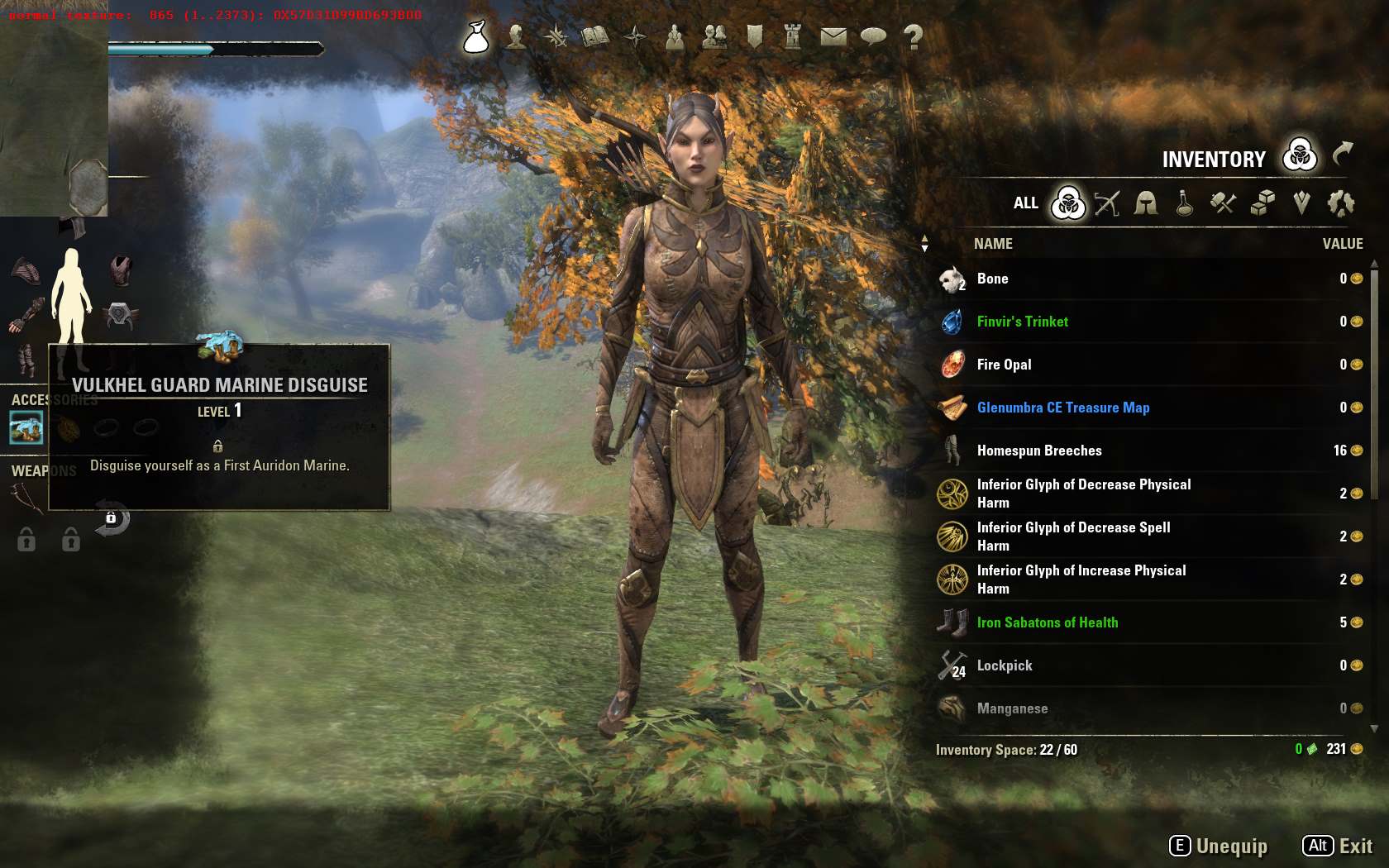This screenshot has height=868, width=1389.
Task: Click the curved arrow beside the Inventory title
Action: pos(1343,154)
